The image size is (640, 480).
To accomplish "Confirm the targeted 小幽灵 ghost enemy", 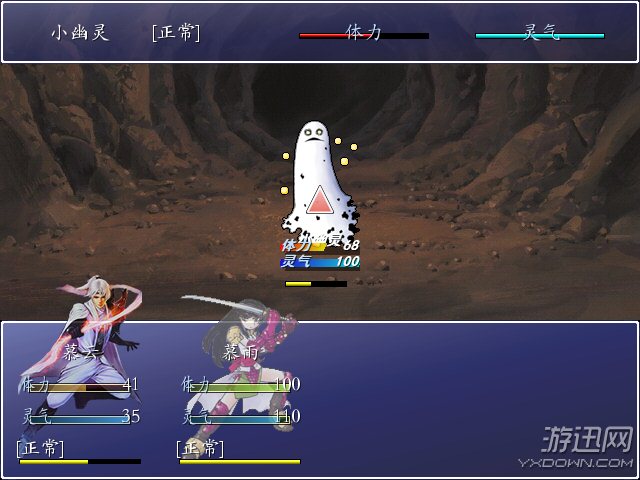I will (x=318, y=185).
